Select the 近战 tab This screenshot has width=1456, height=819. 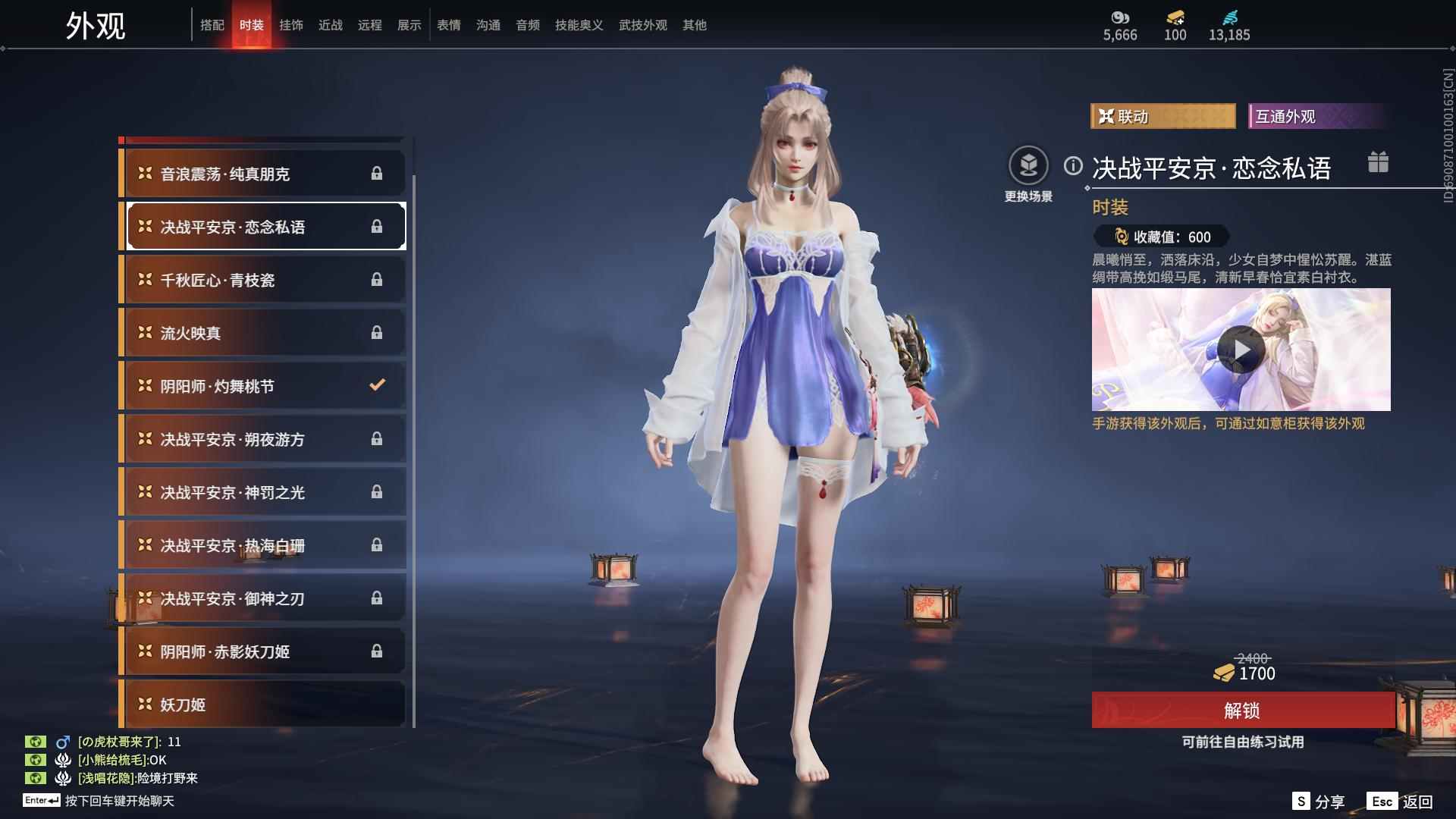(330, 25)
